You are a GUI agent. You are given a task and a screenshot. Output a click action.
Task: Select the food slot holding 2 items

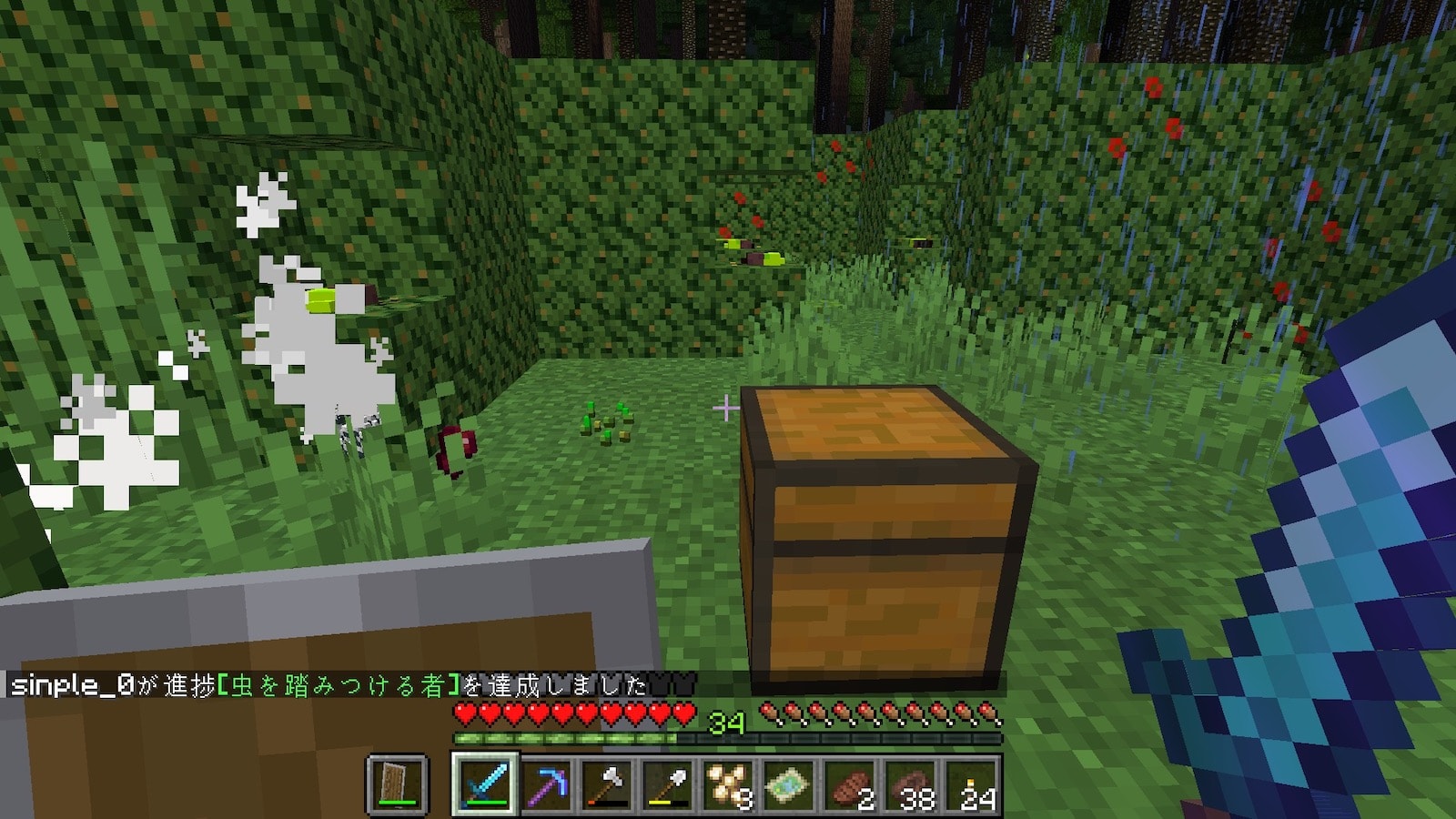click(x=851, y=784)
